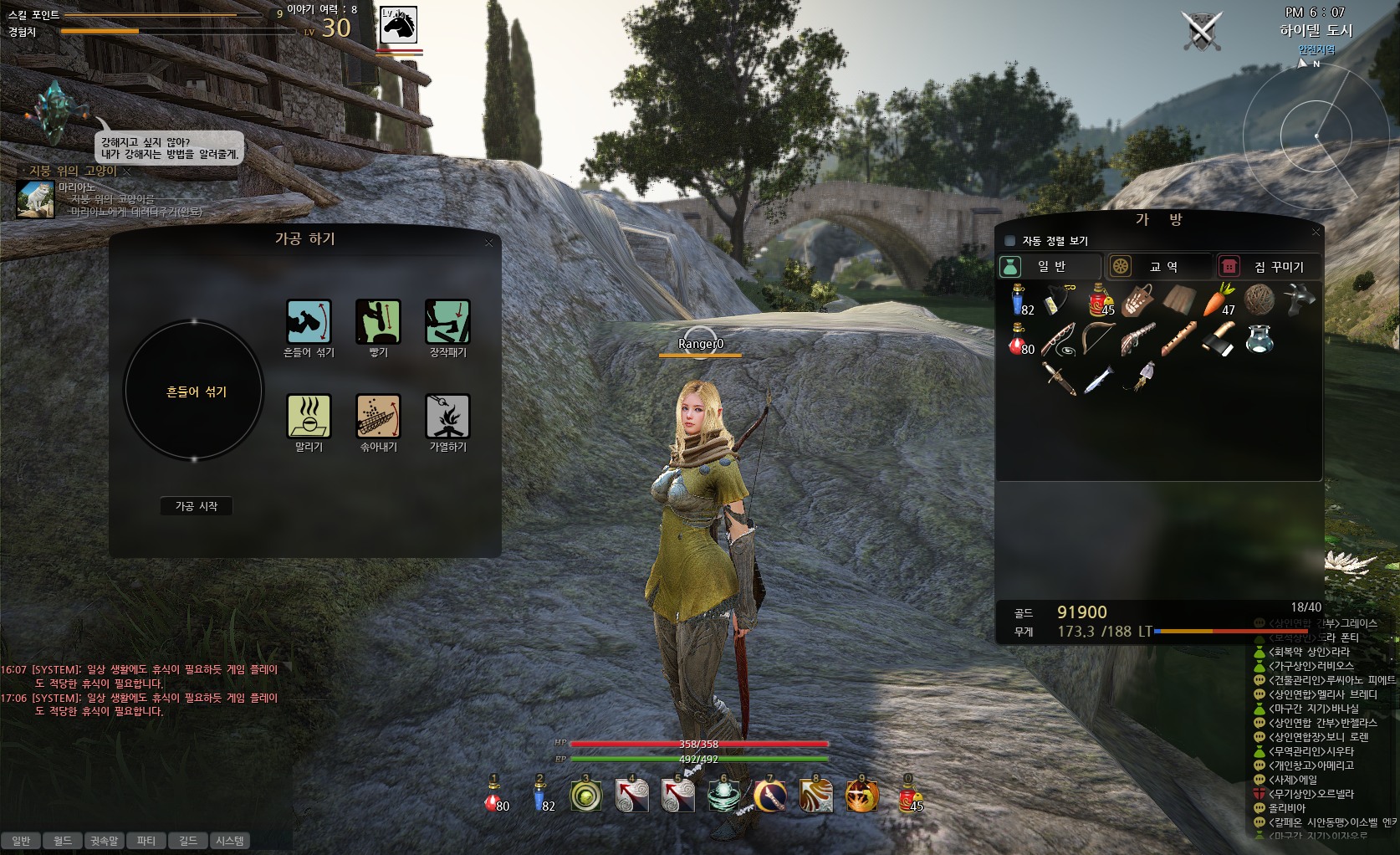1400x855 pixels.
Task: Switch to the 일반 inventory tab
Action: point(1050,267)
